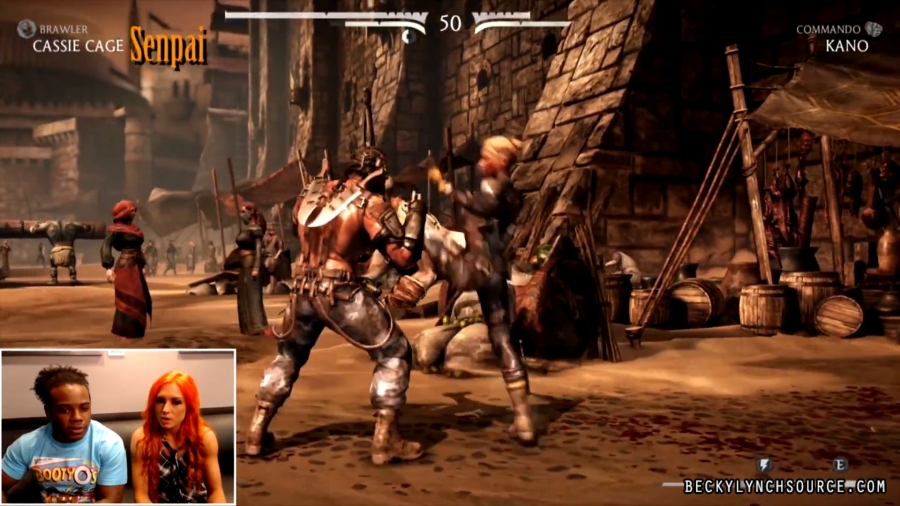Open the webcam overlay of the two players
Viewport: 900px width, 506px height.
pyautogui.click(x=118, y=426)
